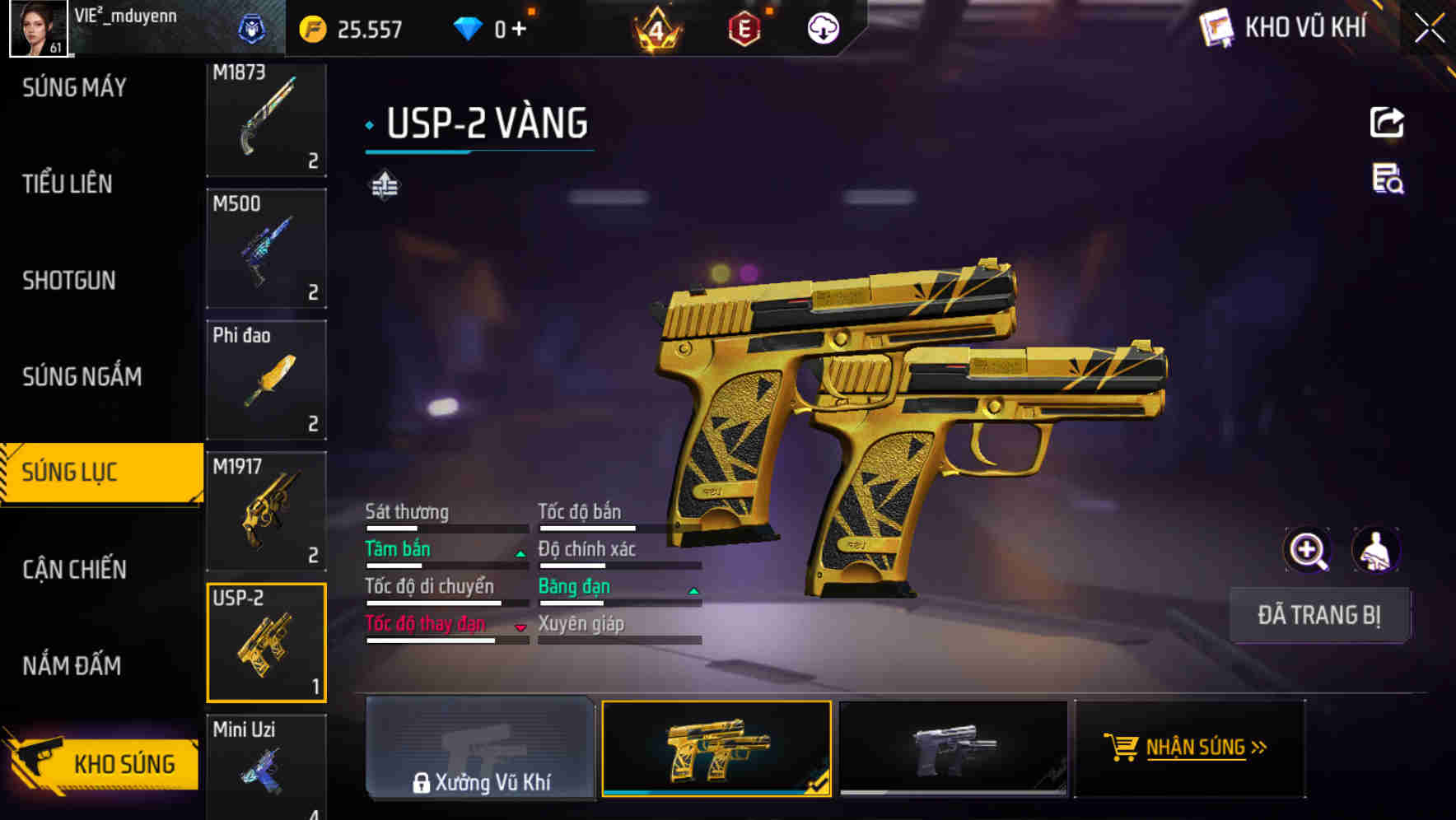Click the red arrow beside Tốc độ thay đạn
Viewport: 1456px width, 820px height.
pyautogui.click(x=520, y=629)
